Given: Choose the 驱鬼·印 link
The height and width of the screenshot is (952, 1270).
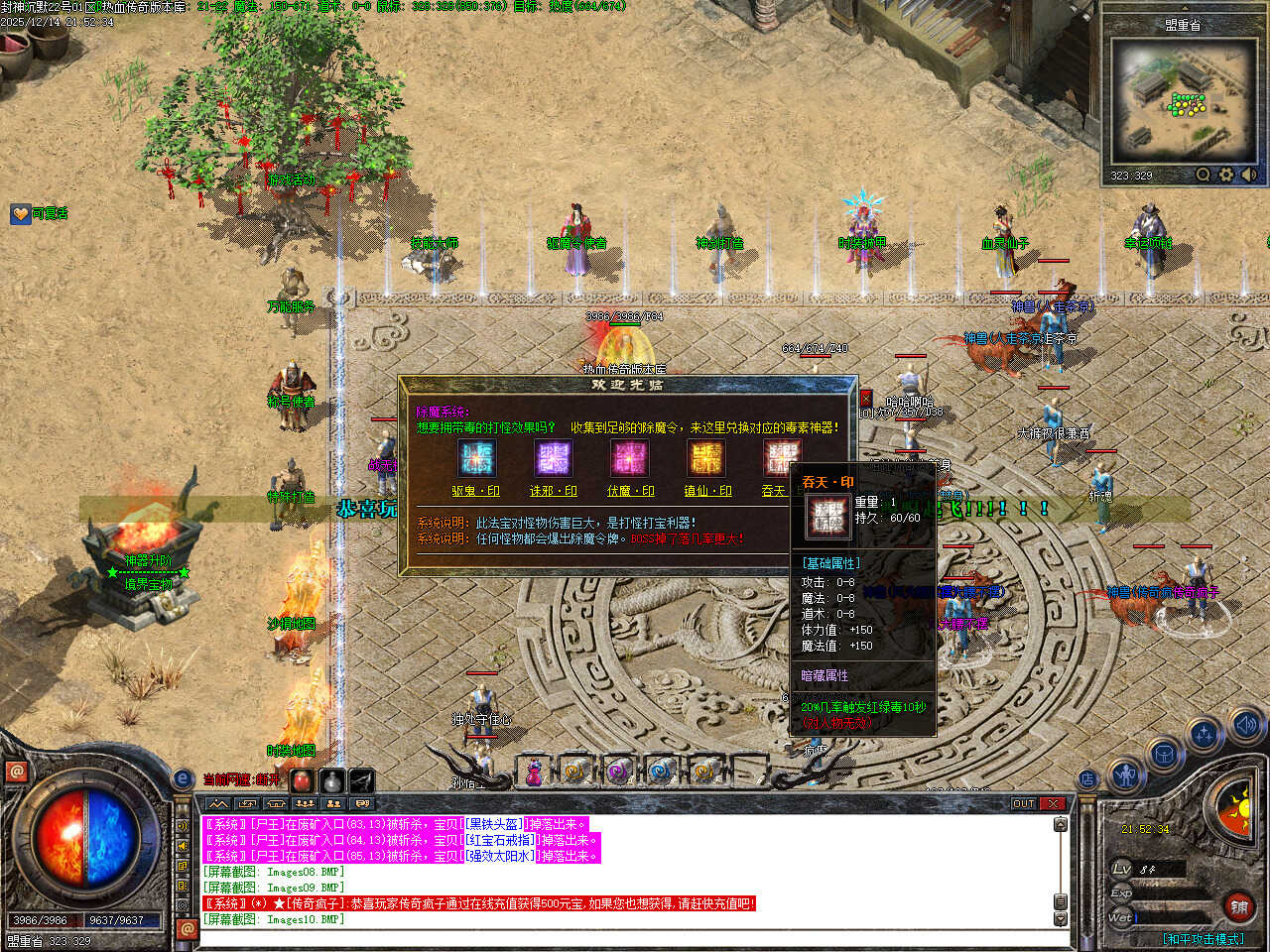Looking at the screenshot, I should point(475,491).
